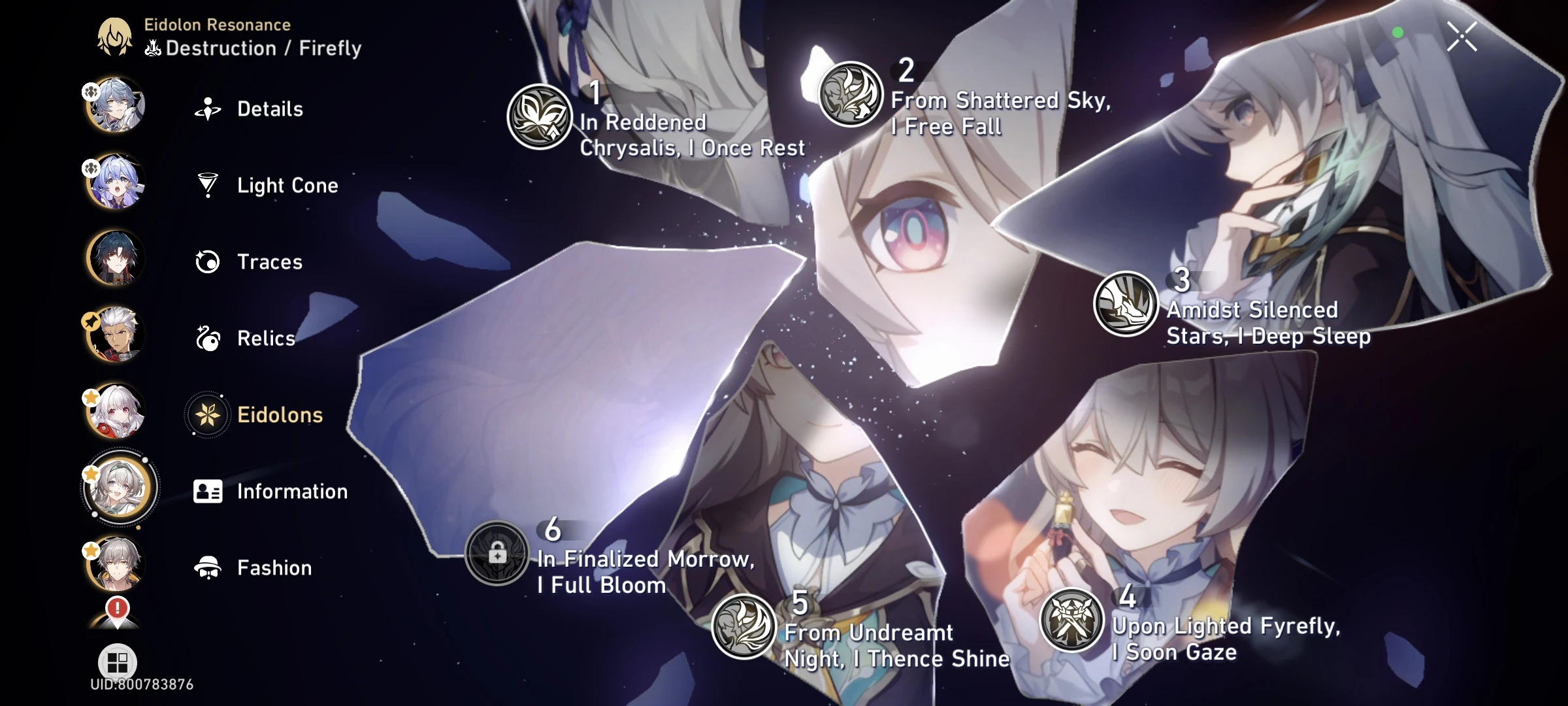This screenshot has width=1568, height=706.
Task: Click locked Eidolon 6 In Finalized Morrow icon
Action: [498, 554]
